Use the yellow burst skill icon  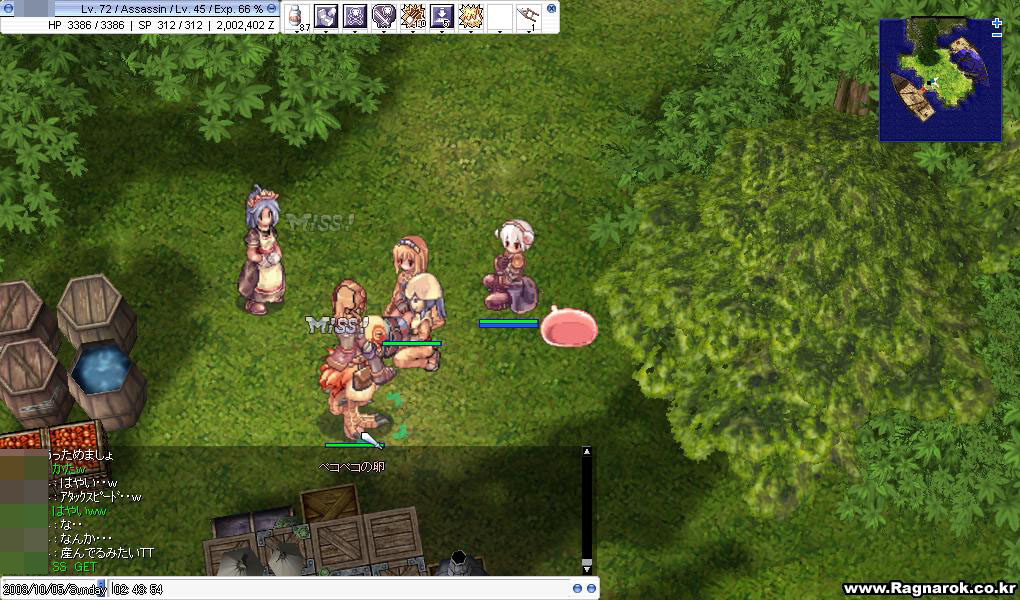[x=471, y=16]
